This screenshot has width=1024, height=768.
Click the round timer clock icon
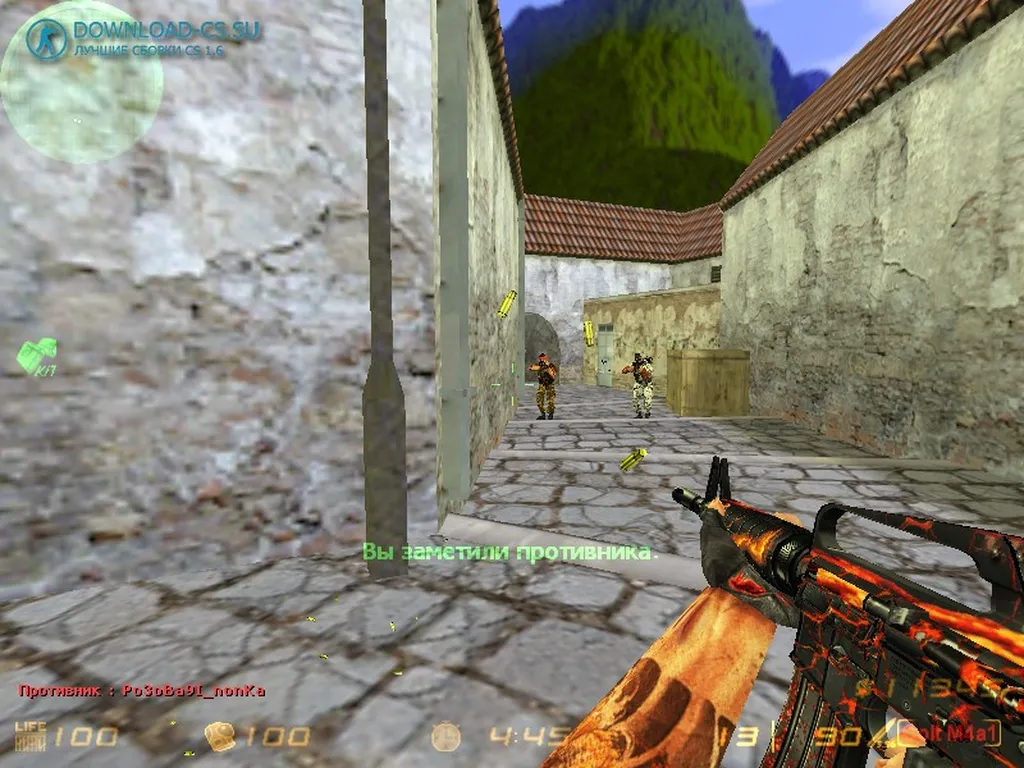pyautogui.click(x=446, y=737)
